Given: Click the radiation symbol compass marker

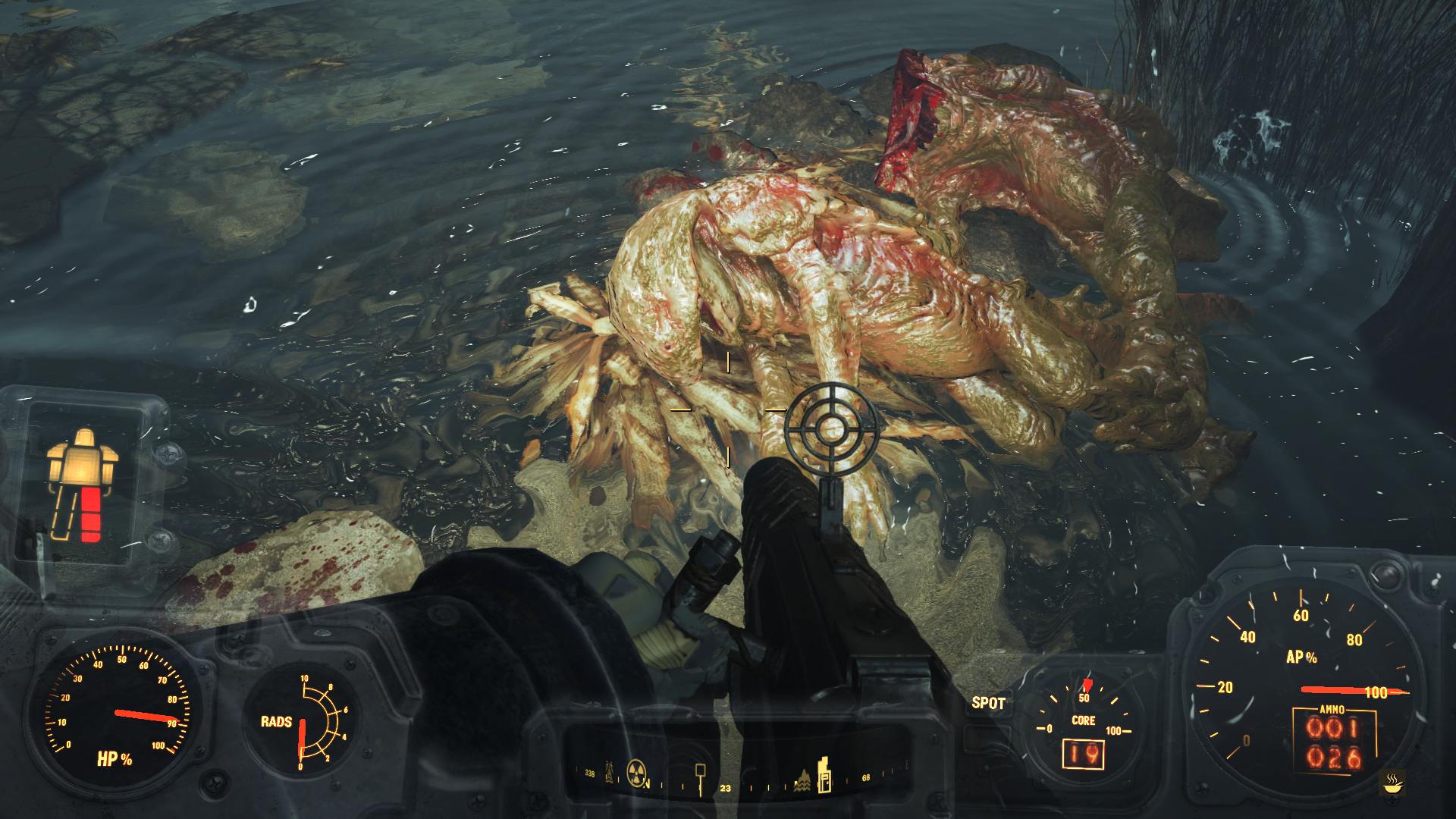Looking at the screenshot, I should click(x=637, y=773).
